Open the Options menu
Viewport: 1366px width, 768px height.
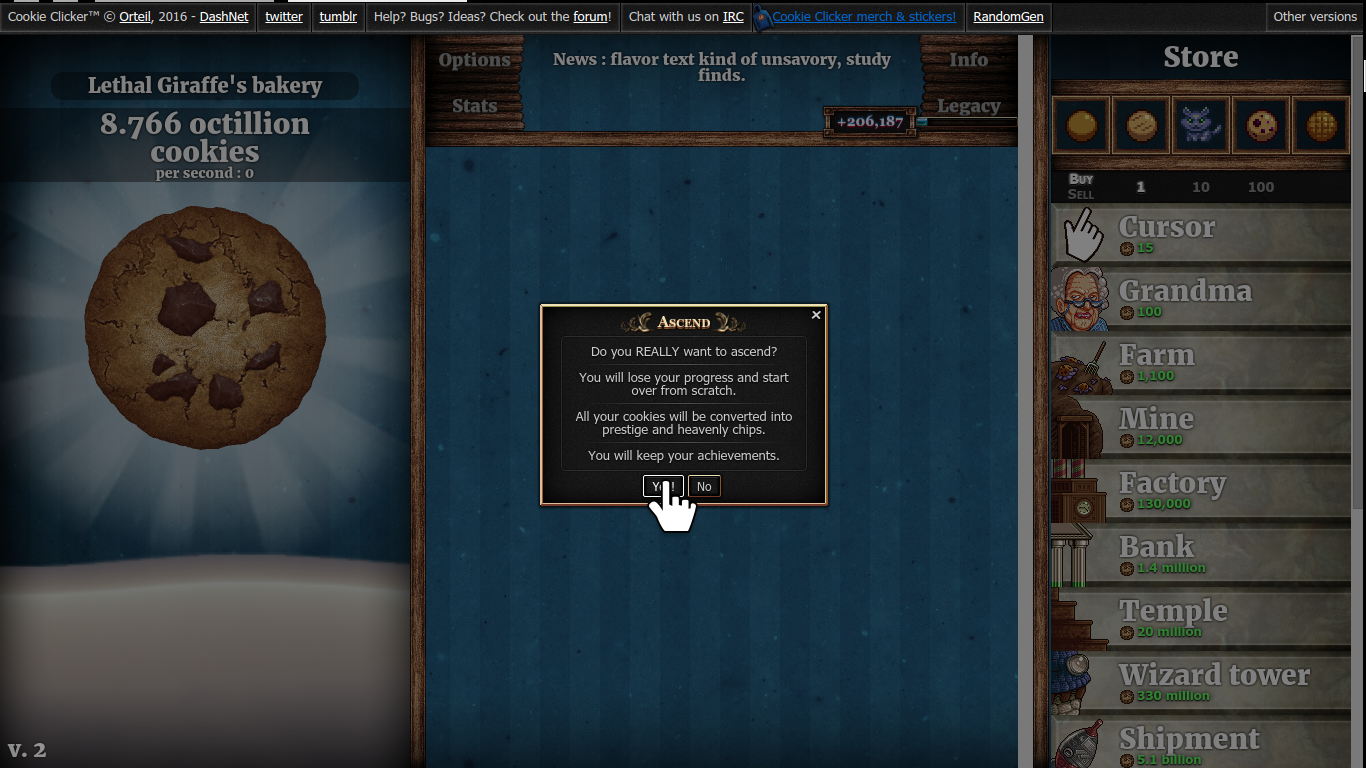tap(475, 60)
